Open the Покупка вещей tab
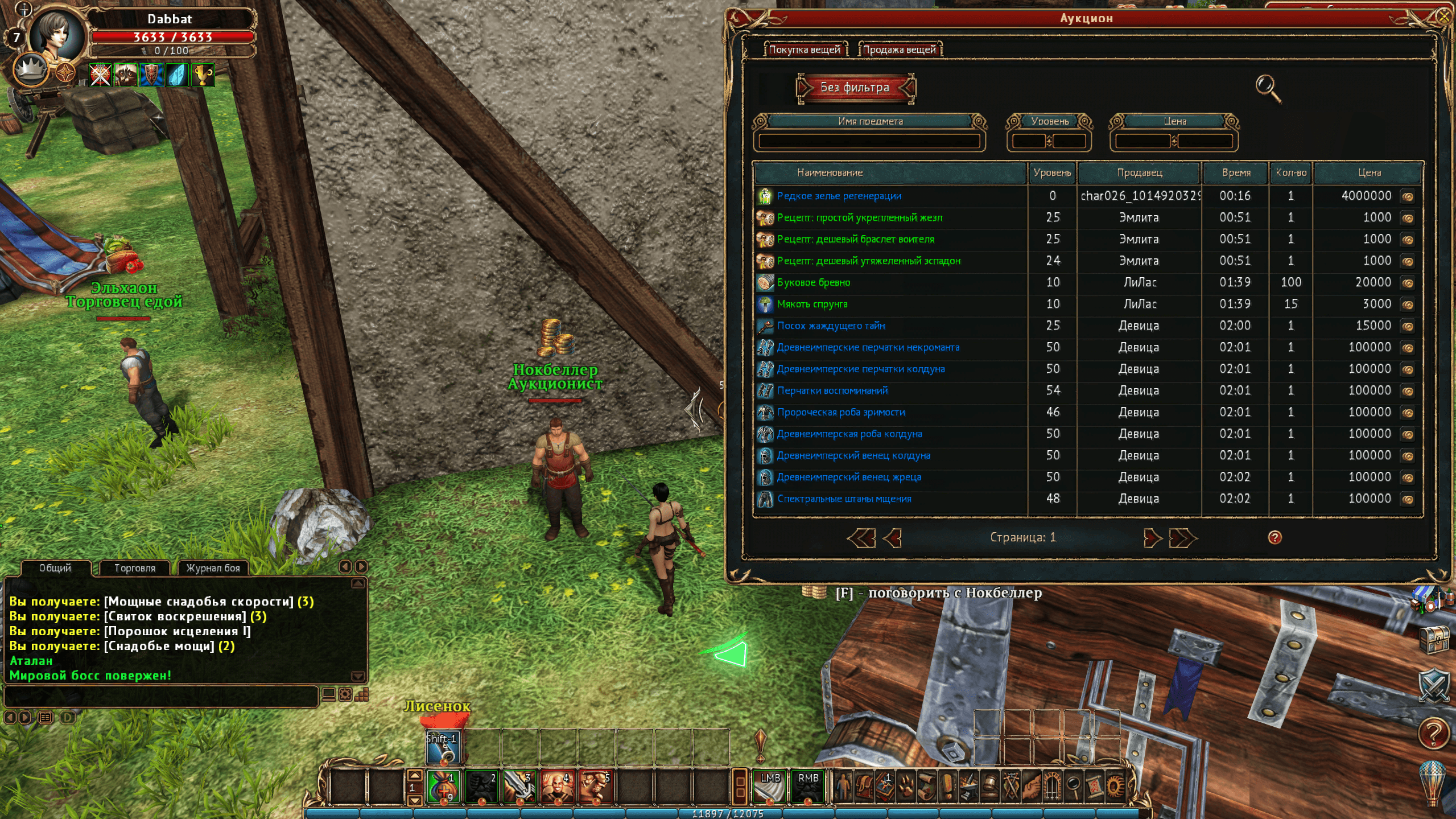The width and height of the screenshot is (1456, 819). (804, 50)
